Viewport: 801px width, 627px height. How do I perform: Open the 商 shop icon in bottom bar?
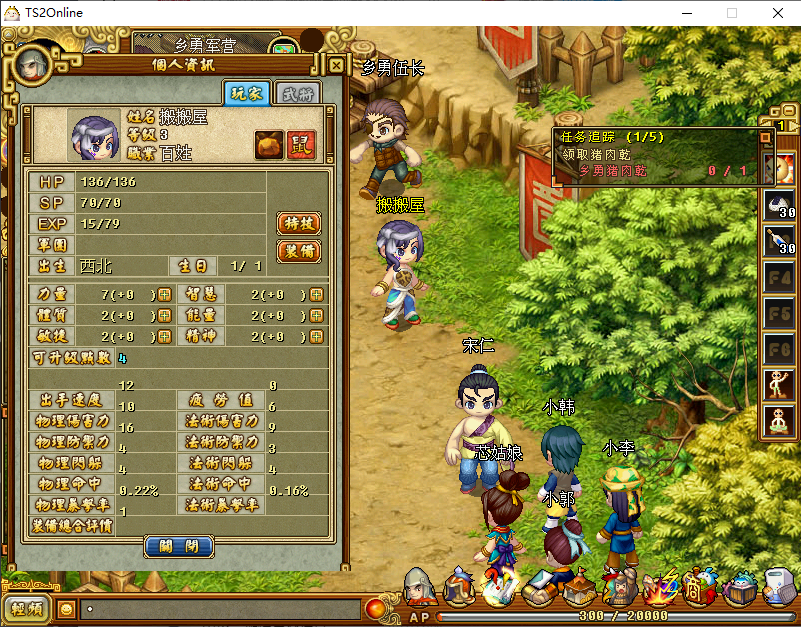693,590
